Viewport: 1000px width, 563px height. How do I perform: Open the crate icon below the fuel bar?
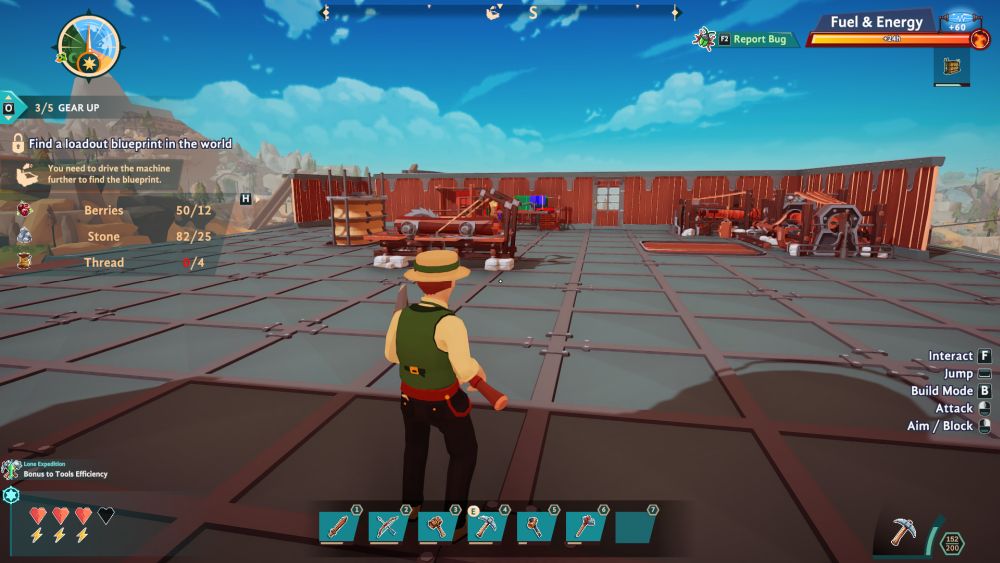[x=952, y=67]
